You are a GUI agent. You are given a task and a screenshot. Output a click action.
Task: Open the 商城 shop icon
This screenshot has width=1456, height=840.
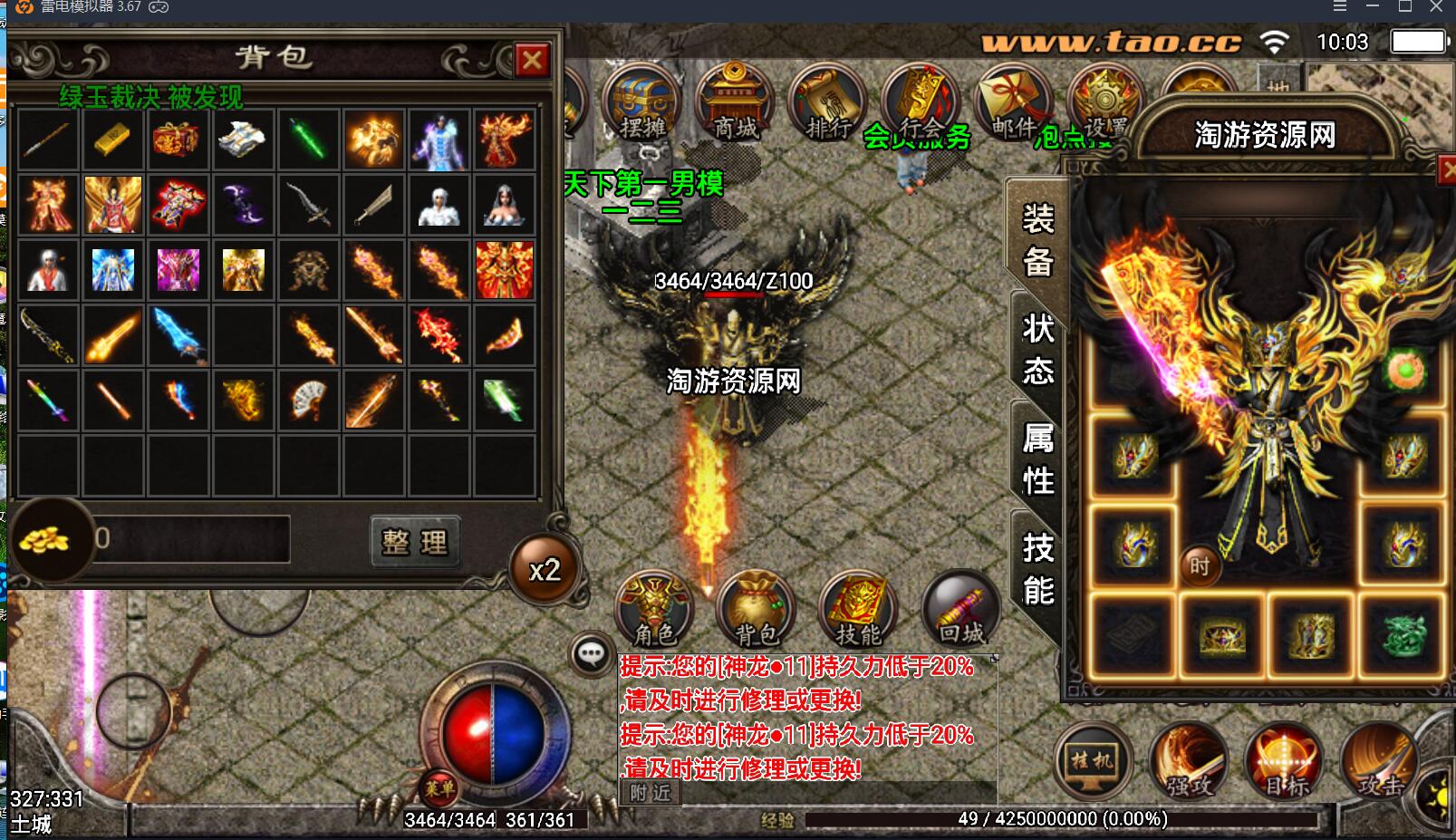tap(735, 104)
